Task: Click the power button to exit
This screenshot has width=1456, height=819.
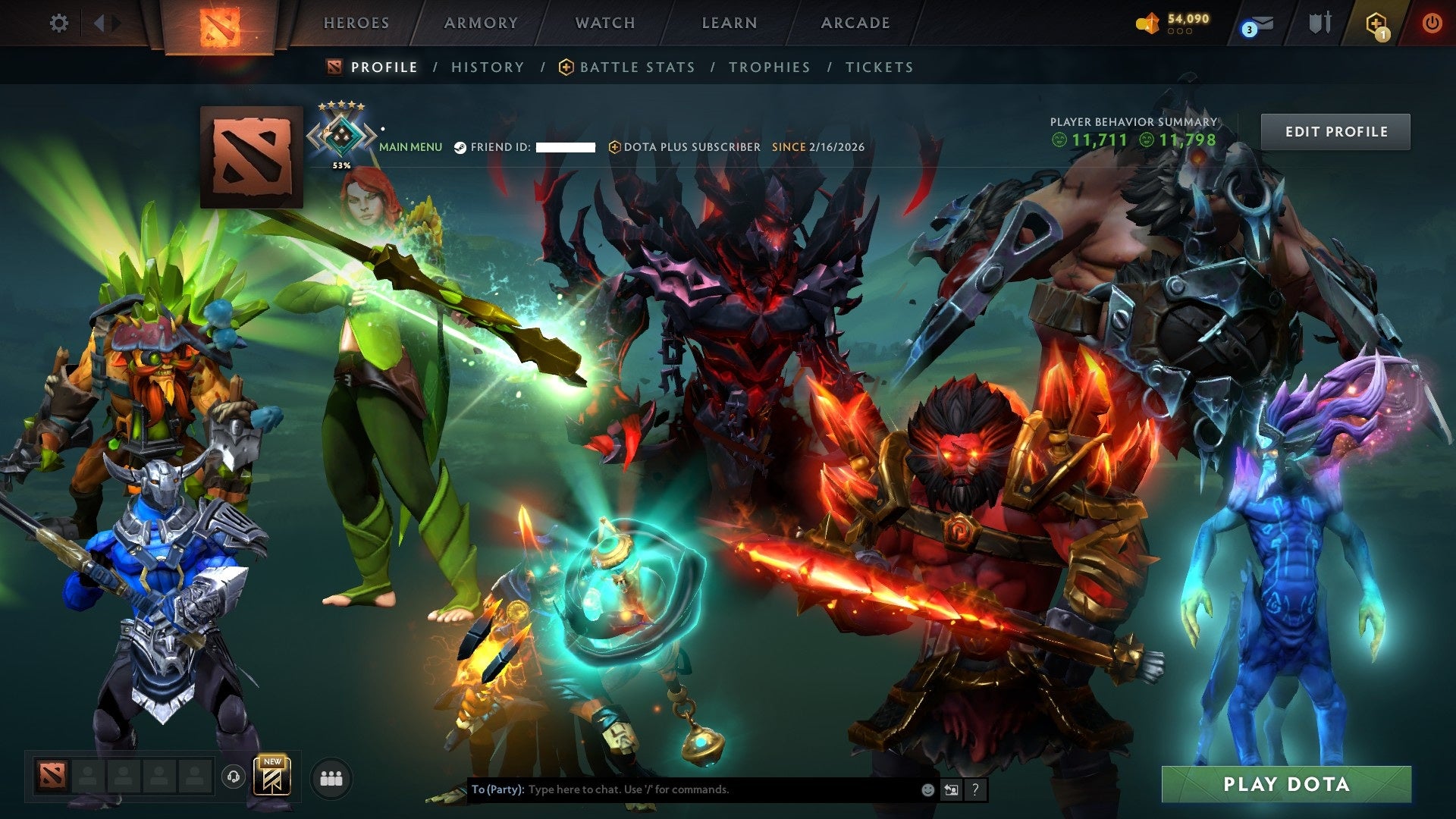Action: click(x=1432, y=23)
